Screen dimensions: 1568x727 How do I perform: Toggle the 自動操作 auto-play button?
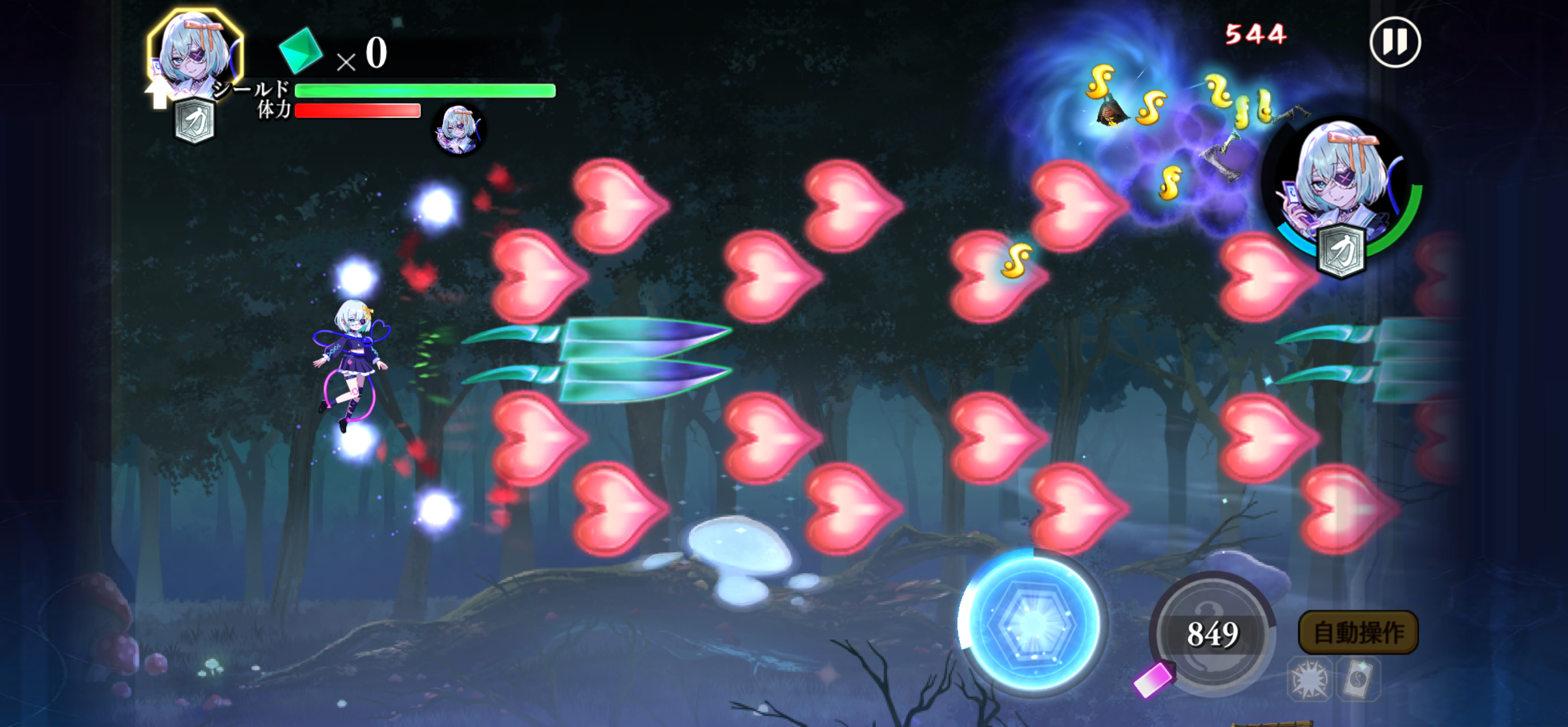click(1359, 632)
